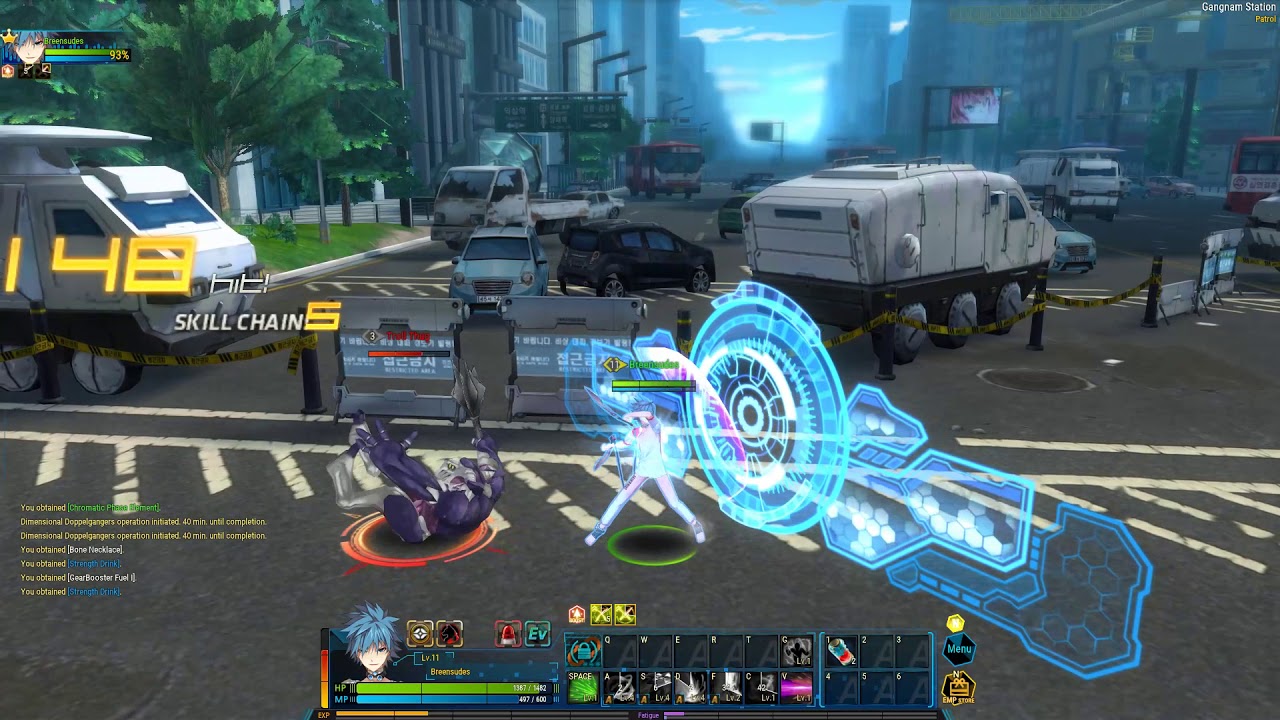The width and height of the screenshot is (1280, 720).
Task: Click the red siren alert icon
Action: (508, 634)
